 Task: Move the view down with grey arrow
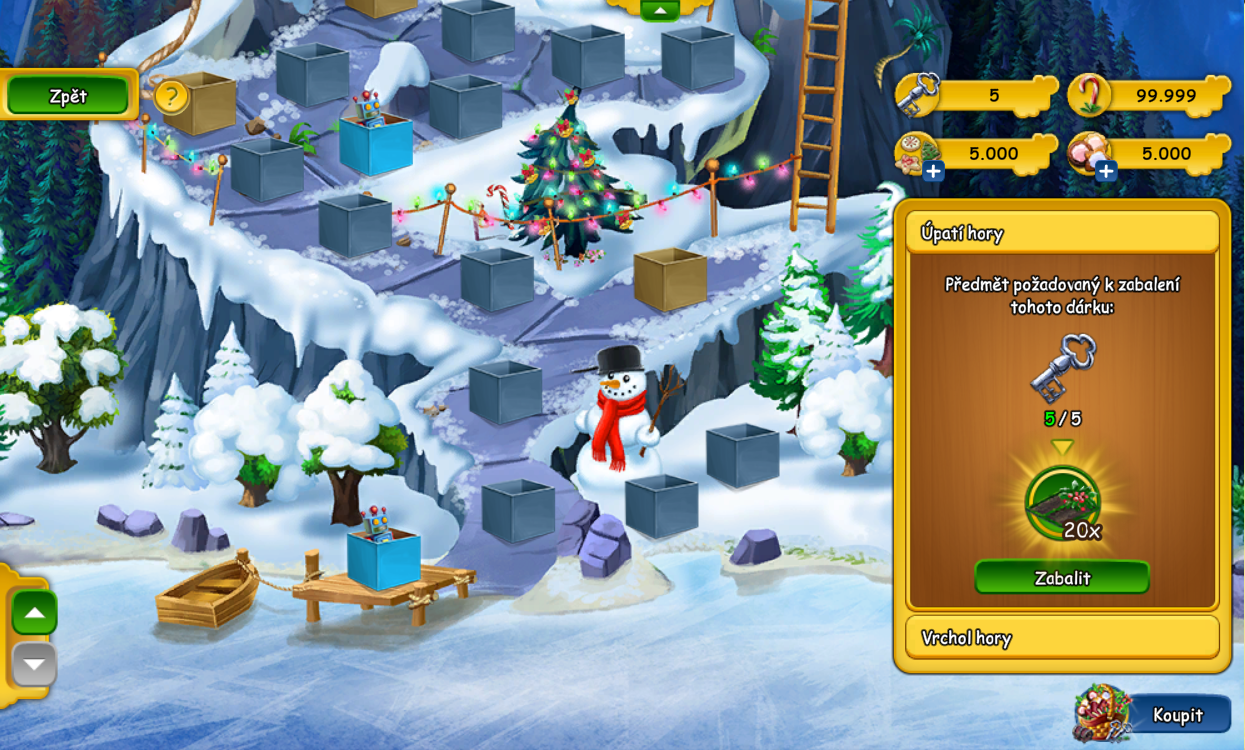[35, 664]
